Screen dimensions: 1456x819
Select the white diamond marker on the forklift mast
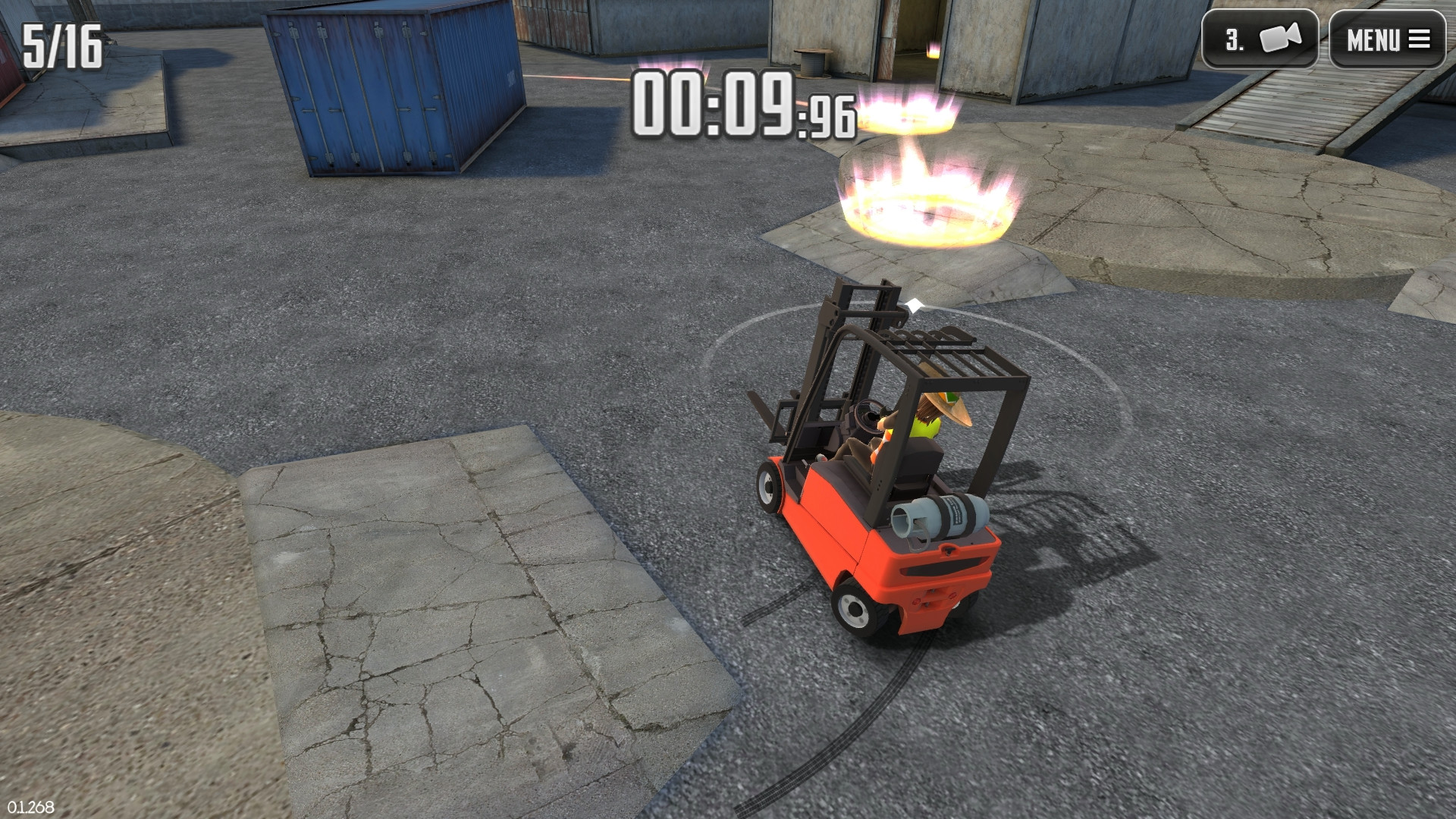915,303
